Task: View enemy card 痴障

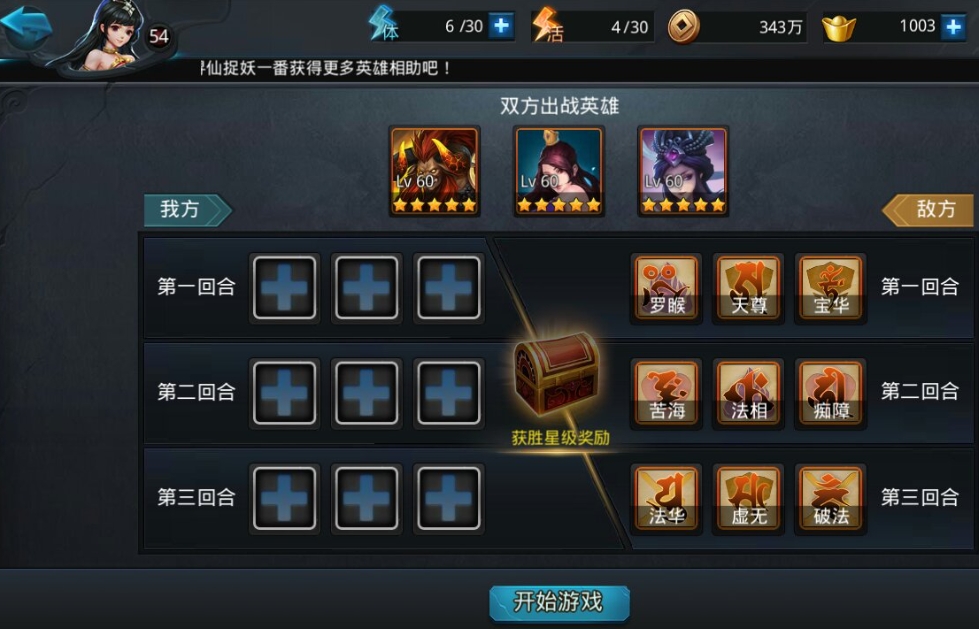Action: (831, 392)
